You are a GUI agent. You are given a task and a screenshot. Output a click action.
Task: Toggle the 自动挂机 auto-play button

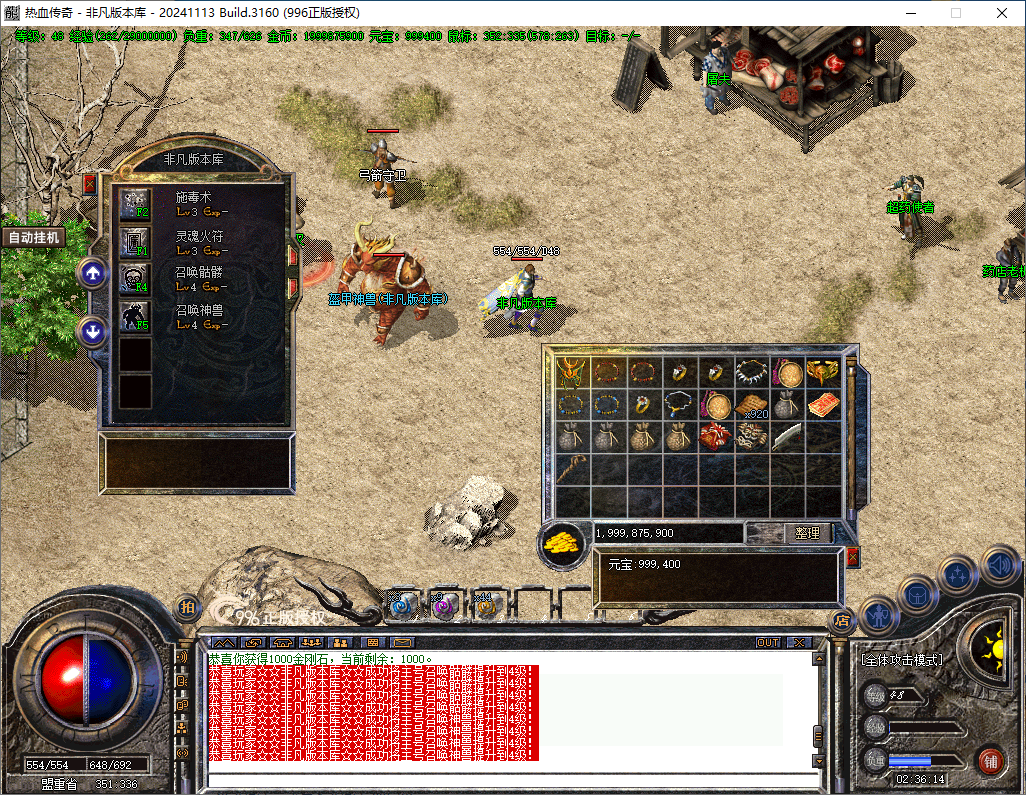[x=34, y=237]
